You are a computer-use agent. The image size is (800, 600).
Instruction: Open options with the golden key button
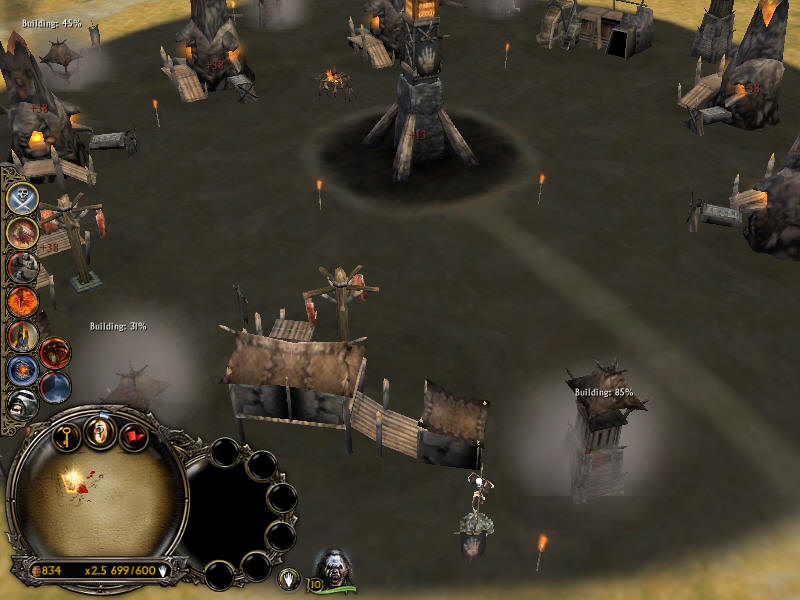pos(65,437)
